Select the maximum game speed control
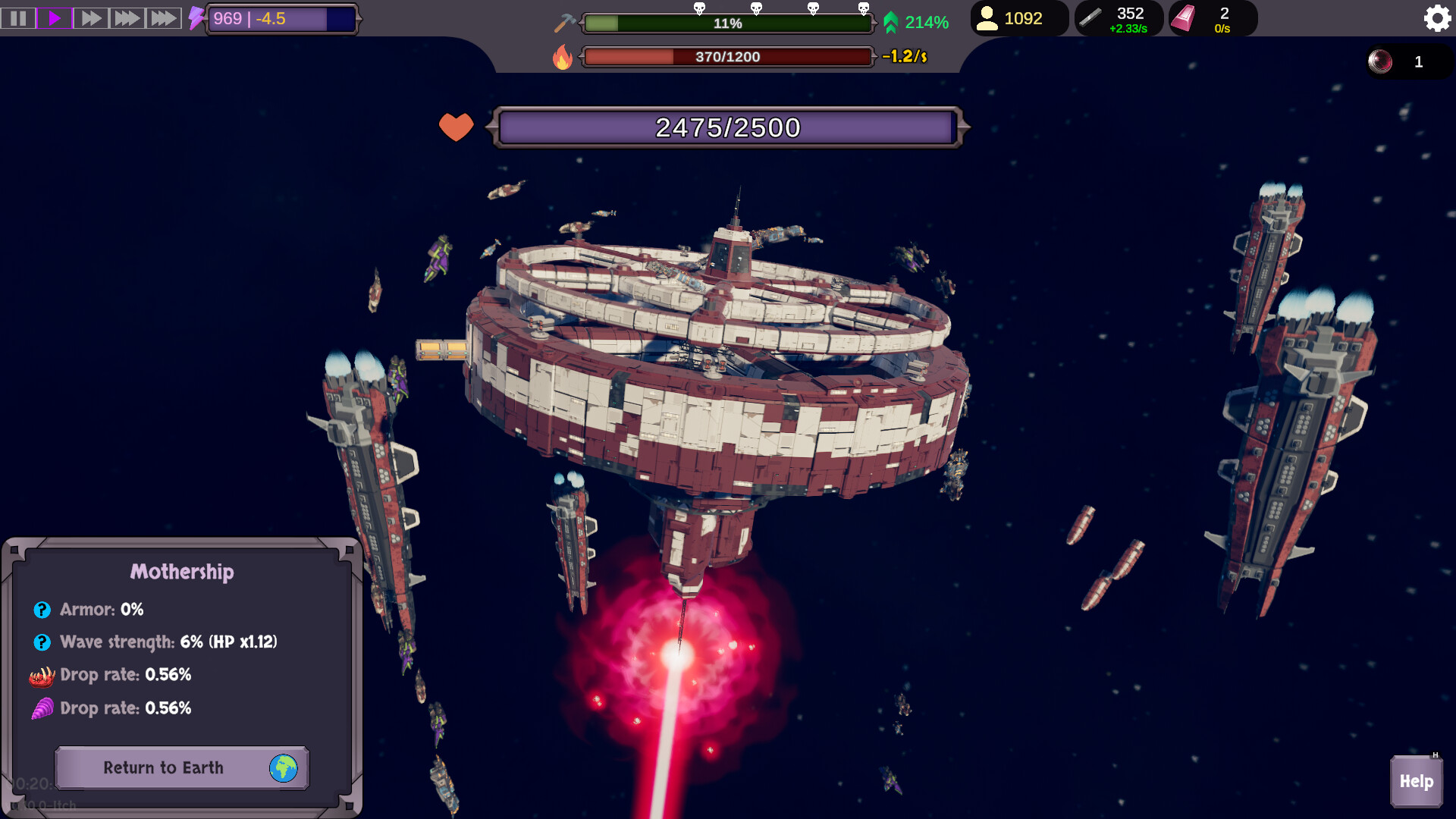1456x819 pixels. [164, 18]
